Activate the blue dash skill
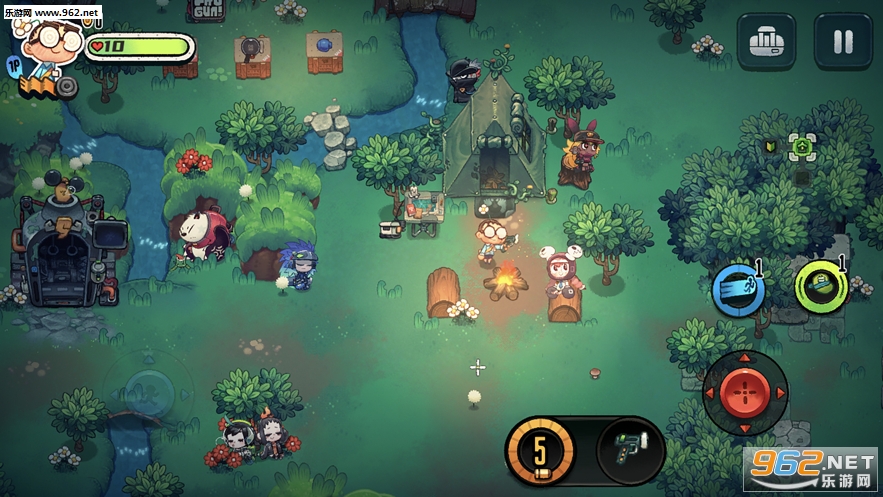This screenshot has height=497, width=883. click(738, 291)
